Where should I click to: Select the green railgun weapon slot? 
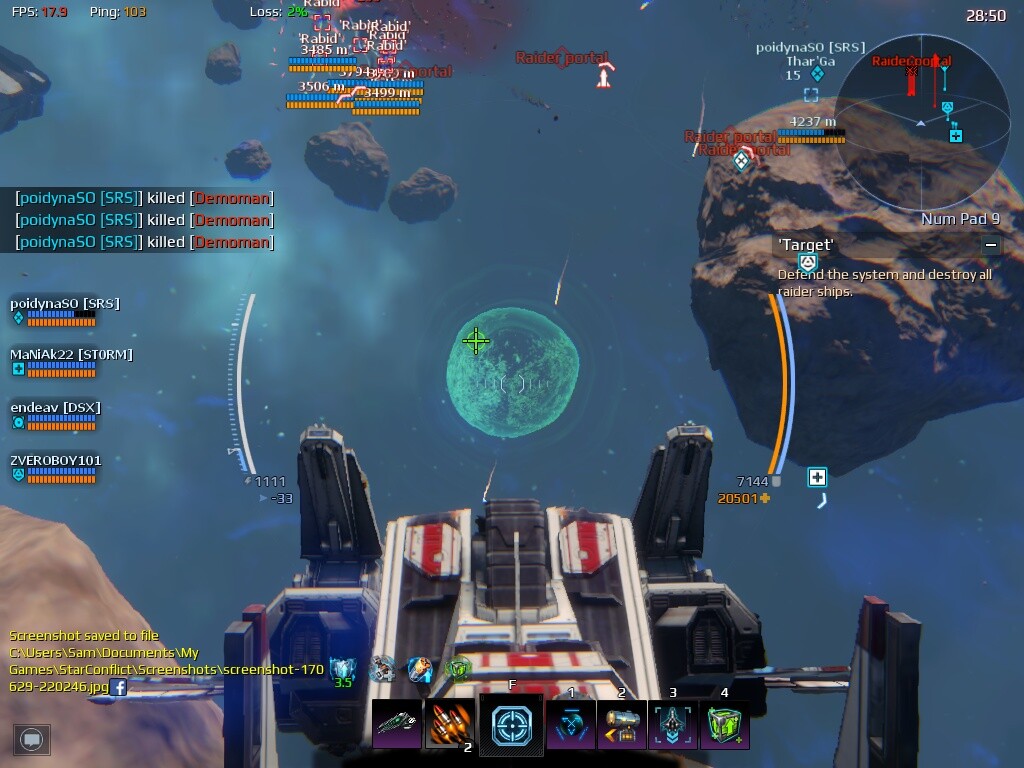pyautogui.click(x=397, y=725)
